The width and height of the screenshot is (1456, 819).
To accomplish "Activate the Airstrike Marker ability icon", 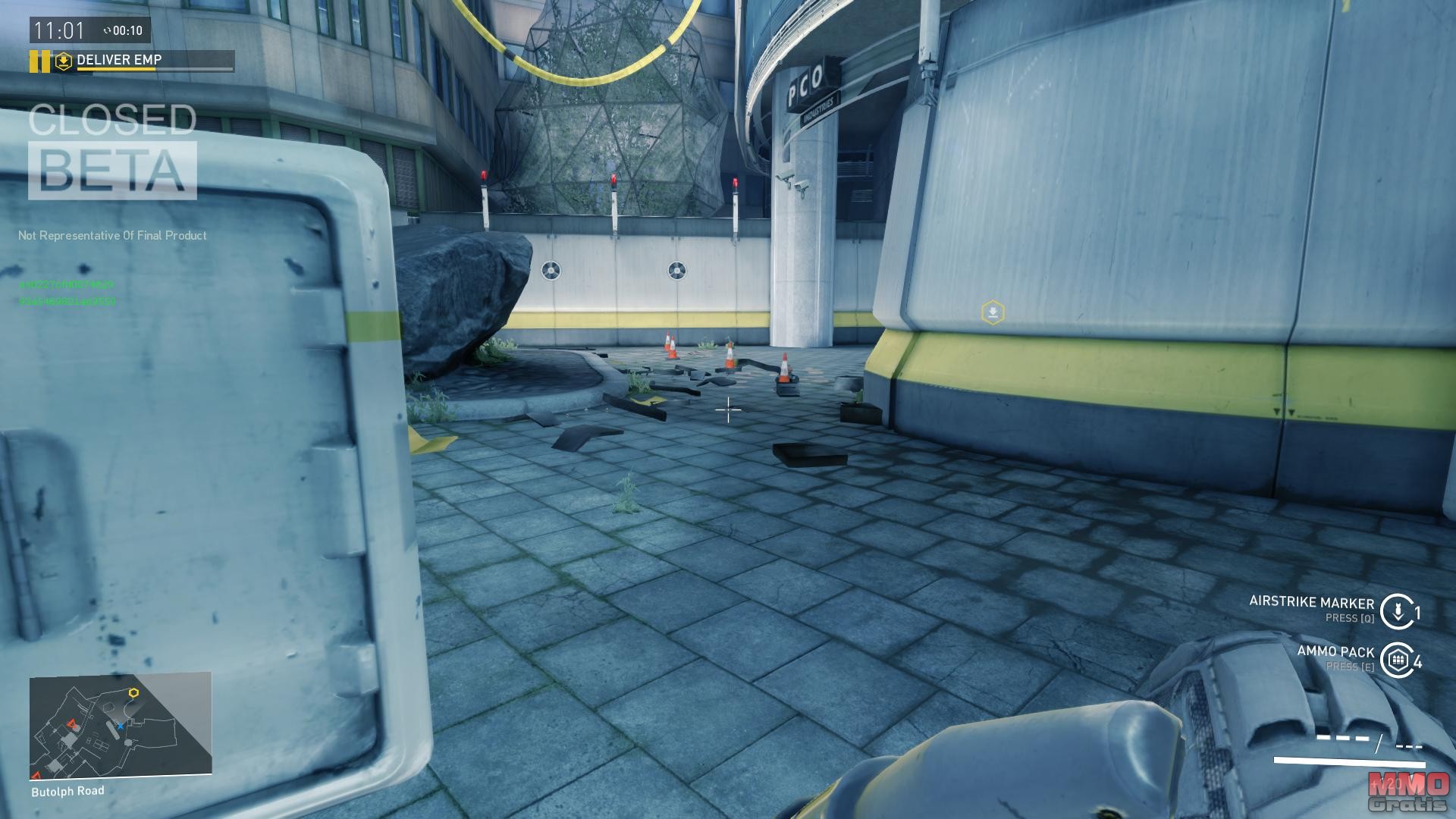I will (1397, 611).
